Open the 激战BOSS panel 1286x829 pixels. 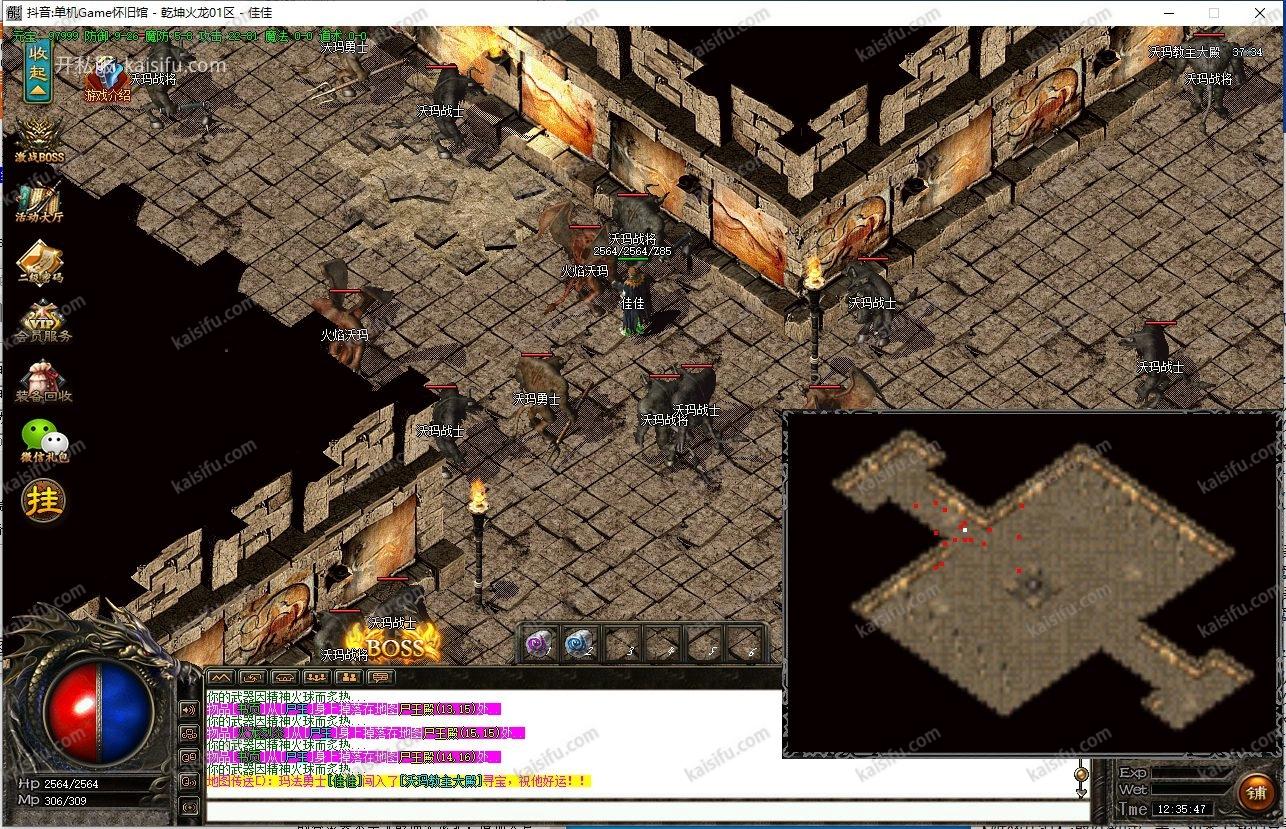[39, 140]
